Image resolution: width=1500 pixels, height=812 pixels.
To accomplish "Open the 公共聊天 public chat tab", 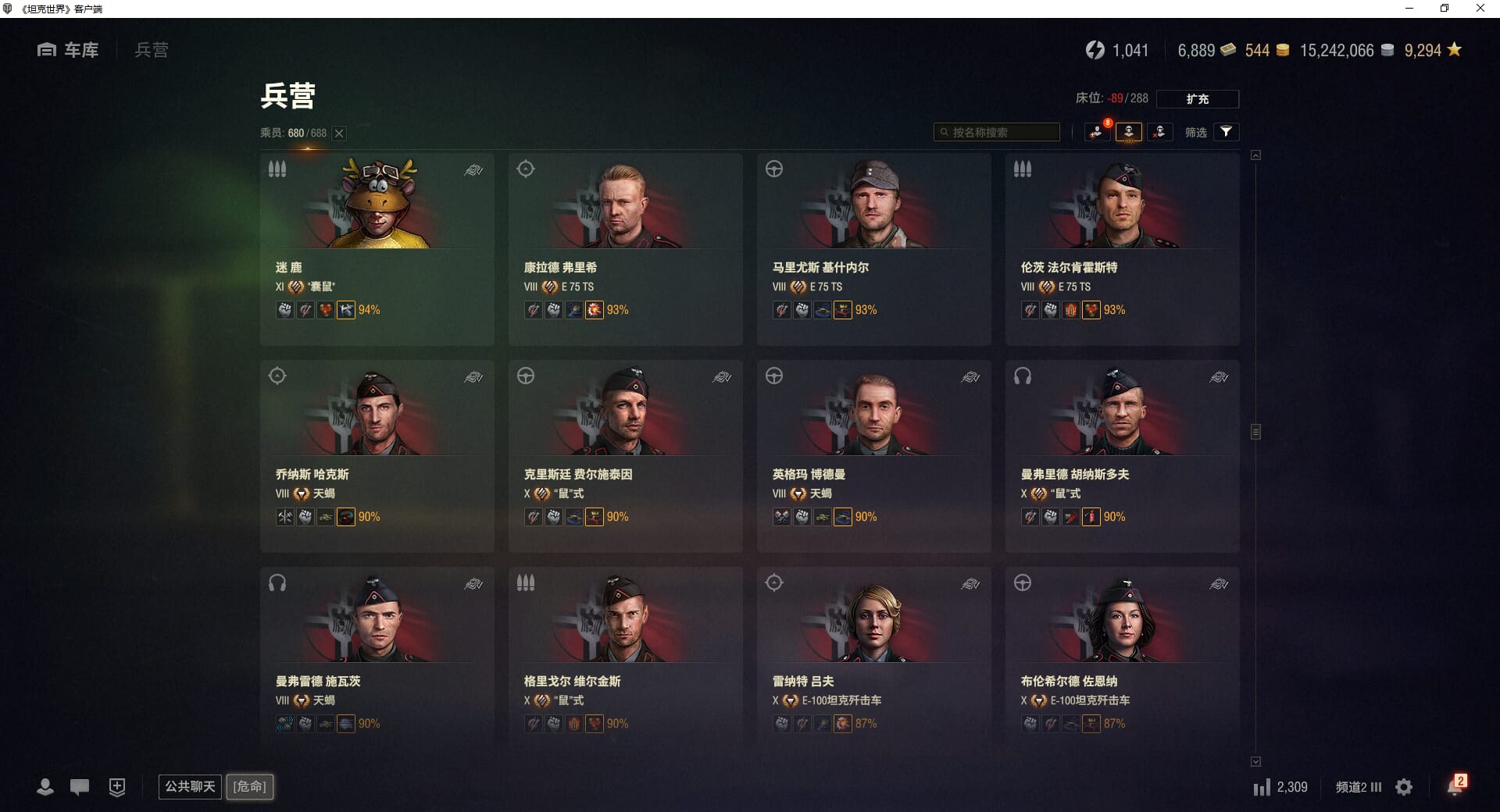I will (x=190, y=786).
